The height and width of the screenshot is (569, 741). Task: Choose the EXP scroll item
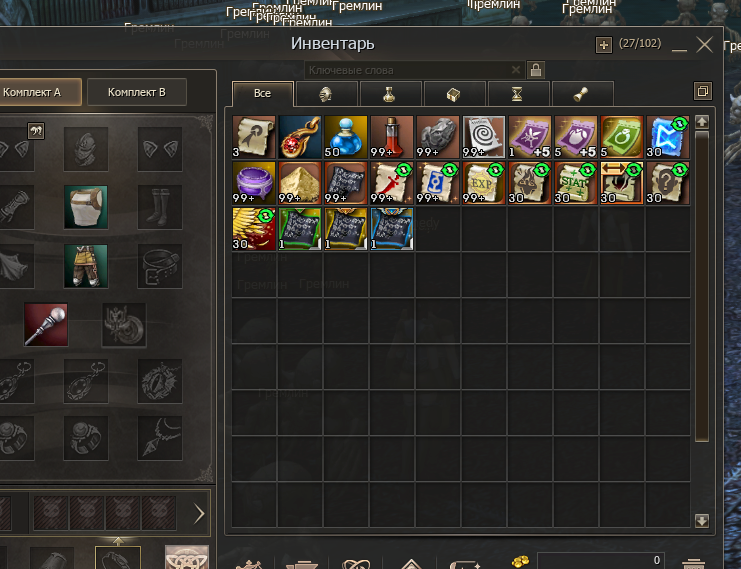484,183
